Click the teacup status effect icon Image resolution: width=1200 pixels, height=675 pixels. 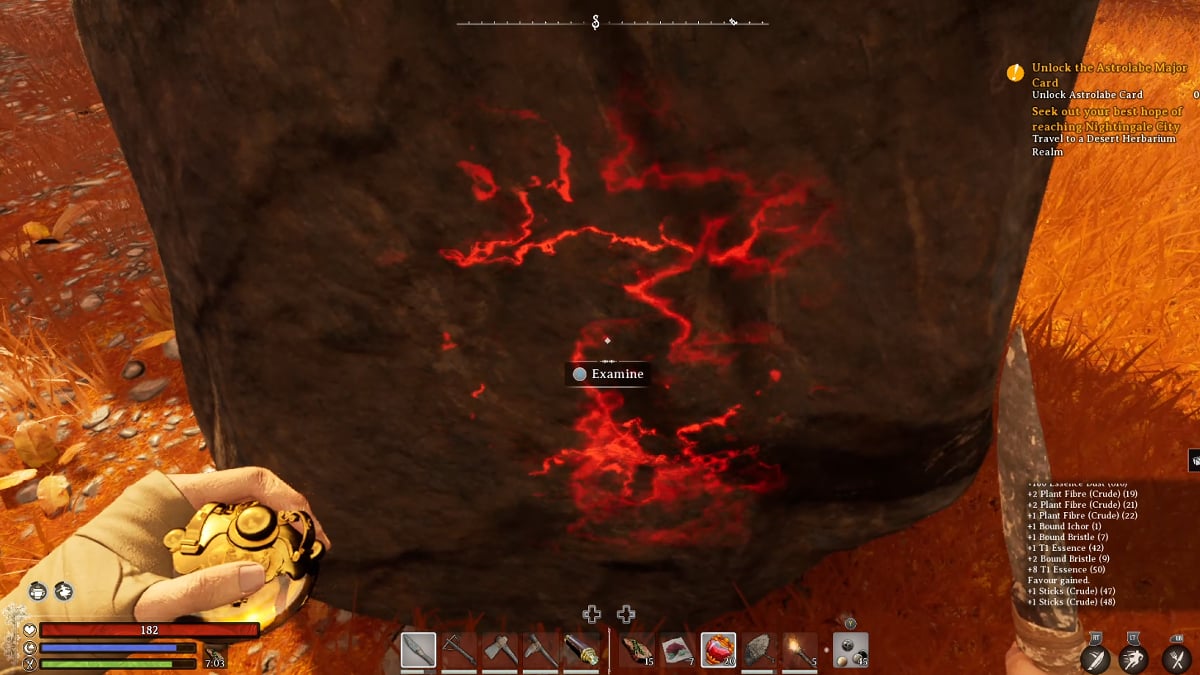[38, 591]
